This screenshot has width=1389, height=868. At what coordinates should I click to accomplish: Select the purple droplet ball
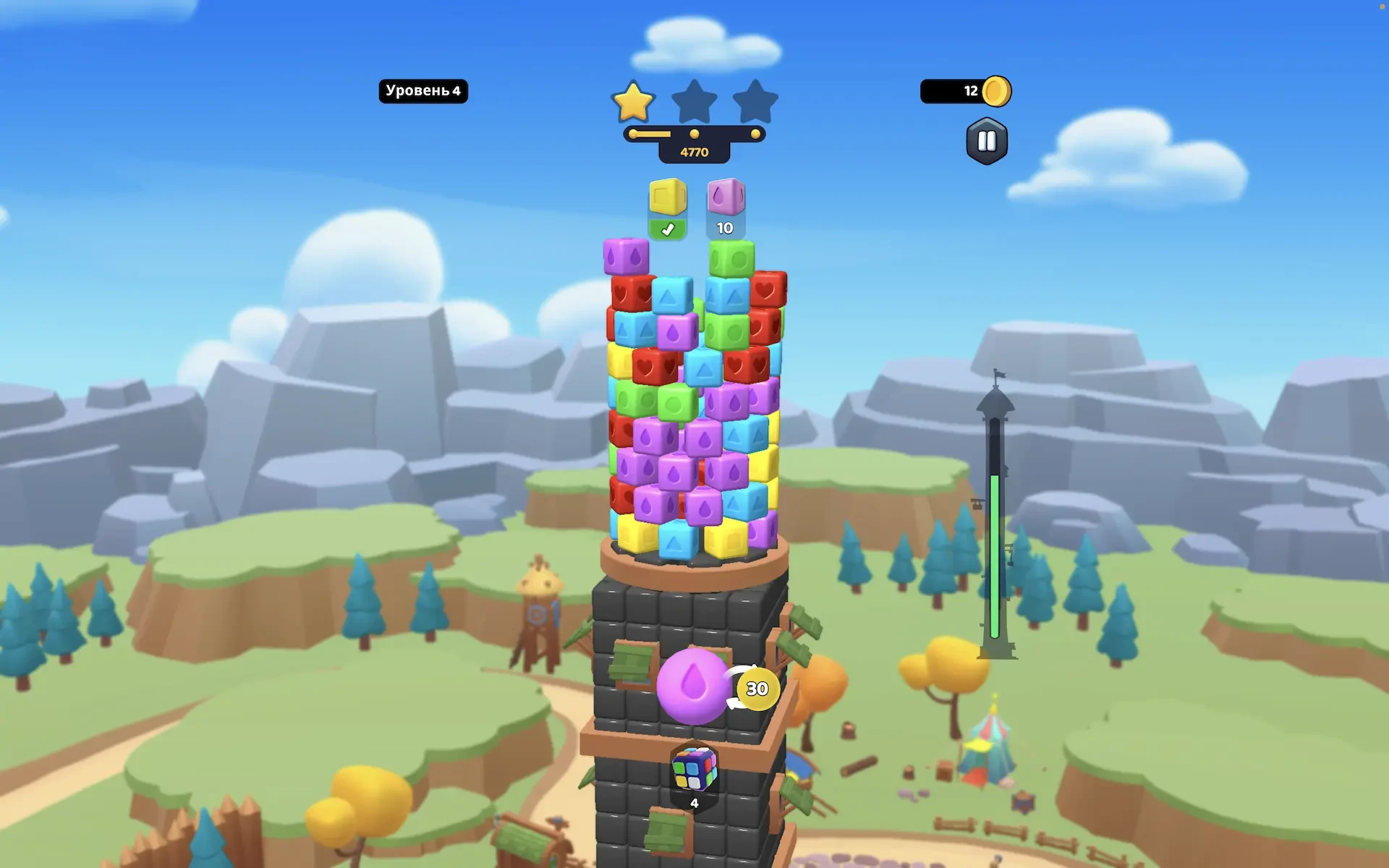coord(692,686)
